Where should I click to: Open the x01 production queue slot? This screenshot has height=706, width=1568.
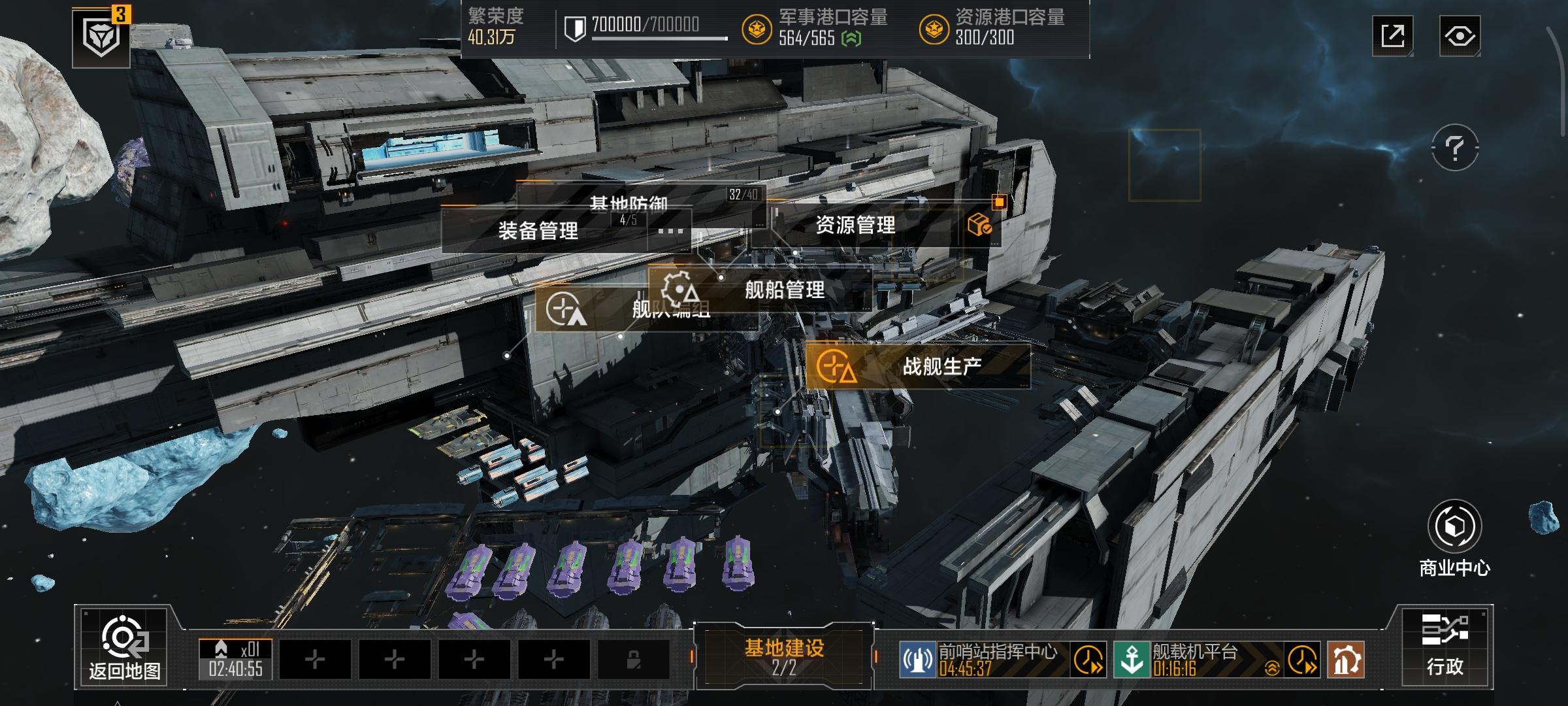click(x=235, y=658)
